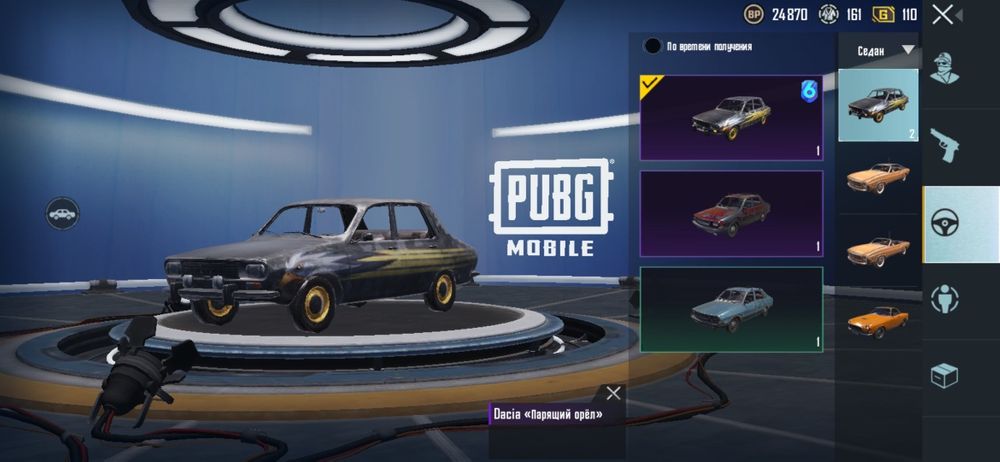1000x462 pixels.
Task: Switch to the character outfits tab
Action: tap(945, 67)
